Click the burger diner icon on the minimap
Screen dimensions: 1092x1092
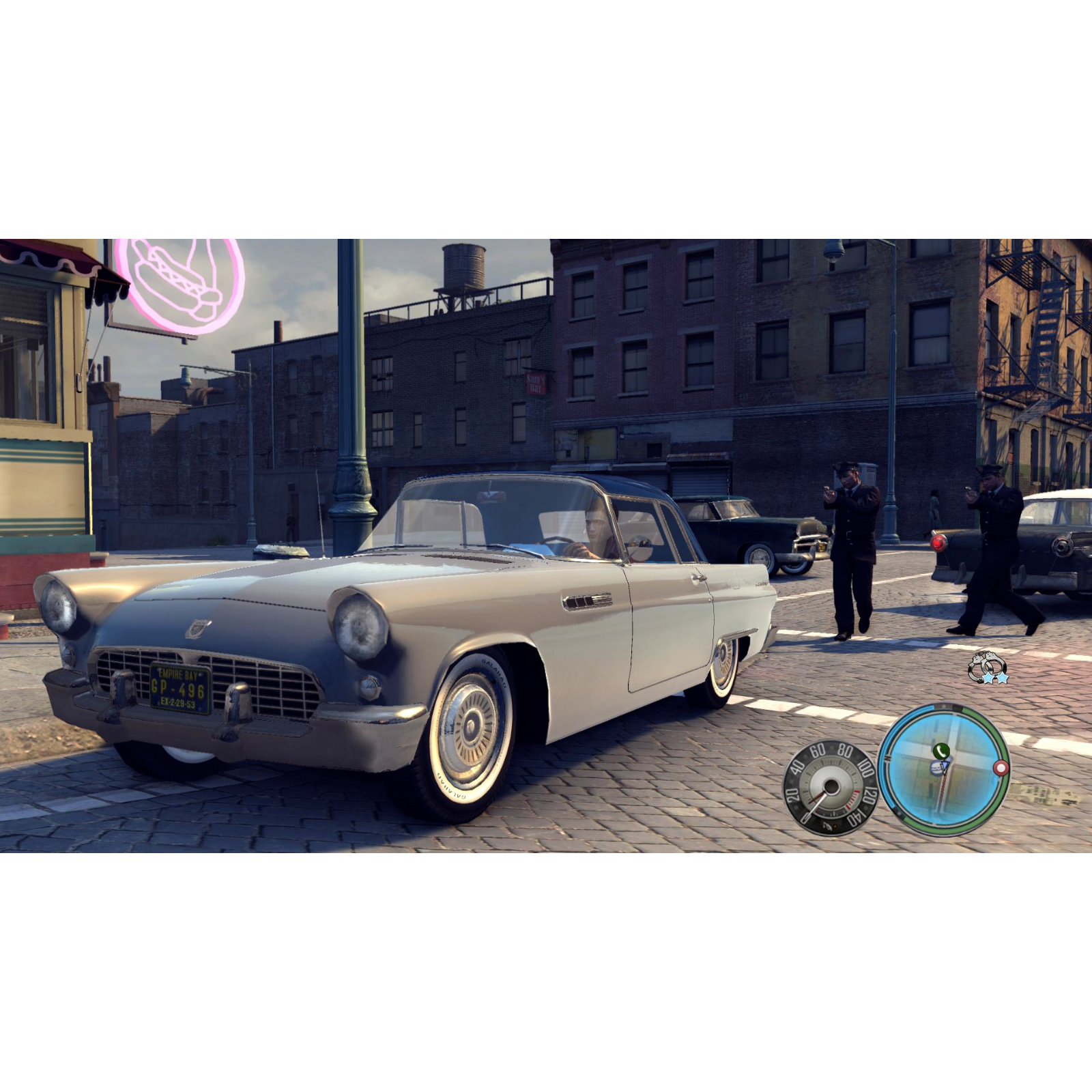click(x=936, y=768)
